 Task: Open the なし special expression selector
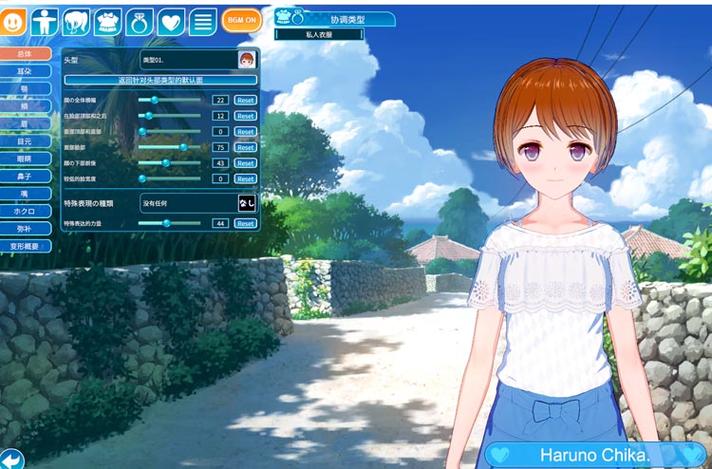tap(246, 203)
